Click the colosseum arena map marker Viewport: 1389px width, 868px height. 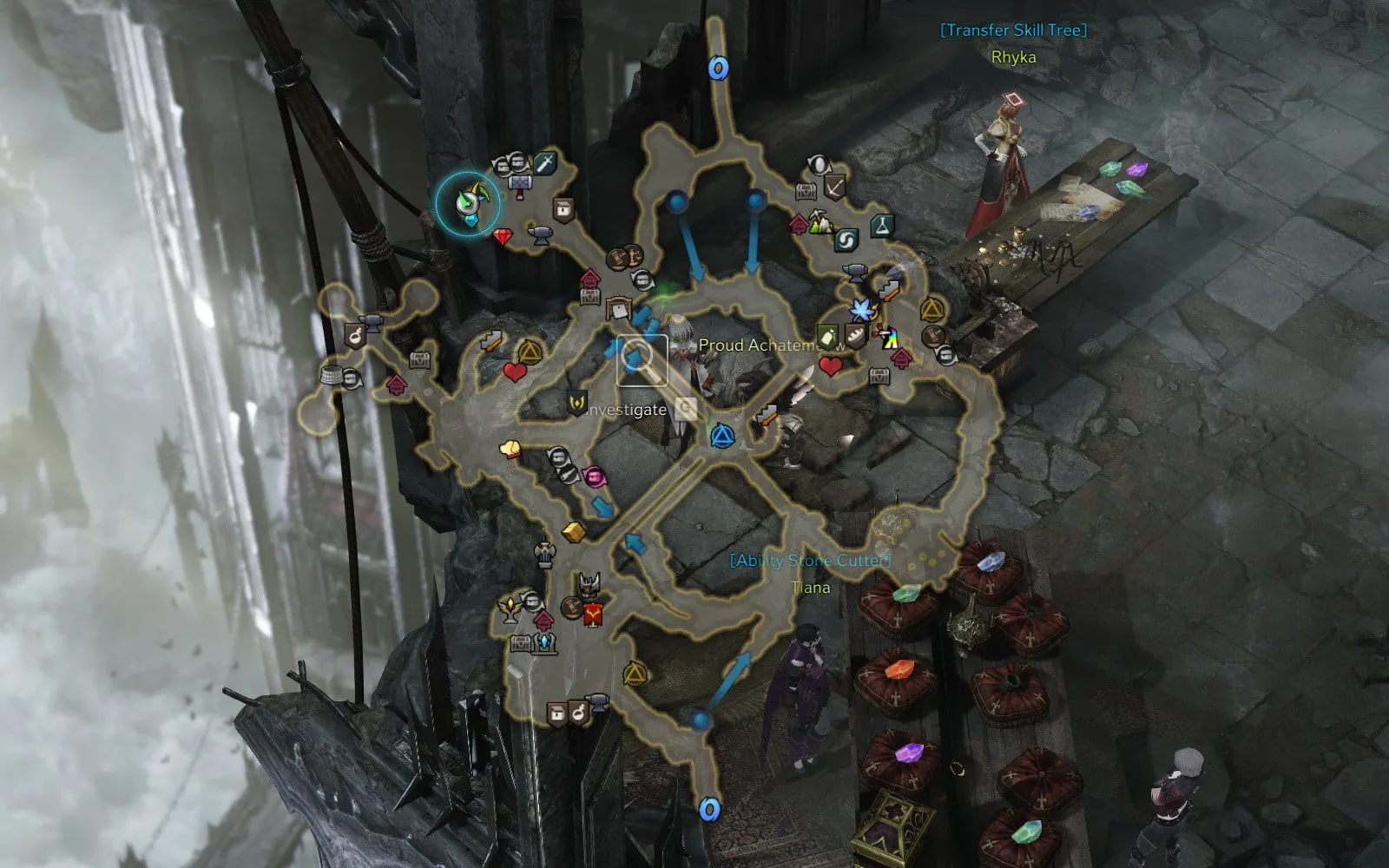tap(332, 375)
